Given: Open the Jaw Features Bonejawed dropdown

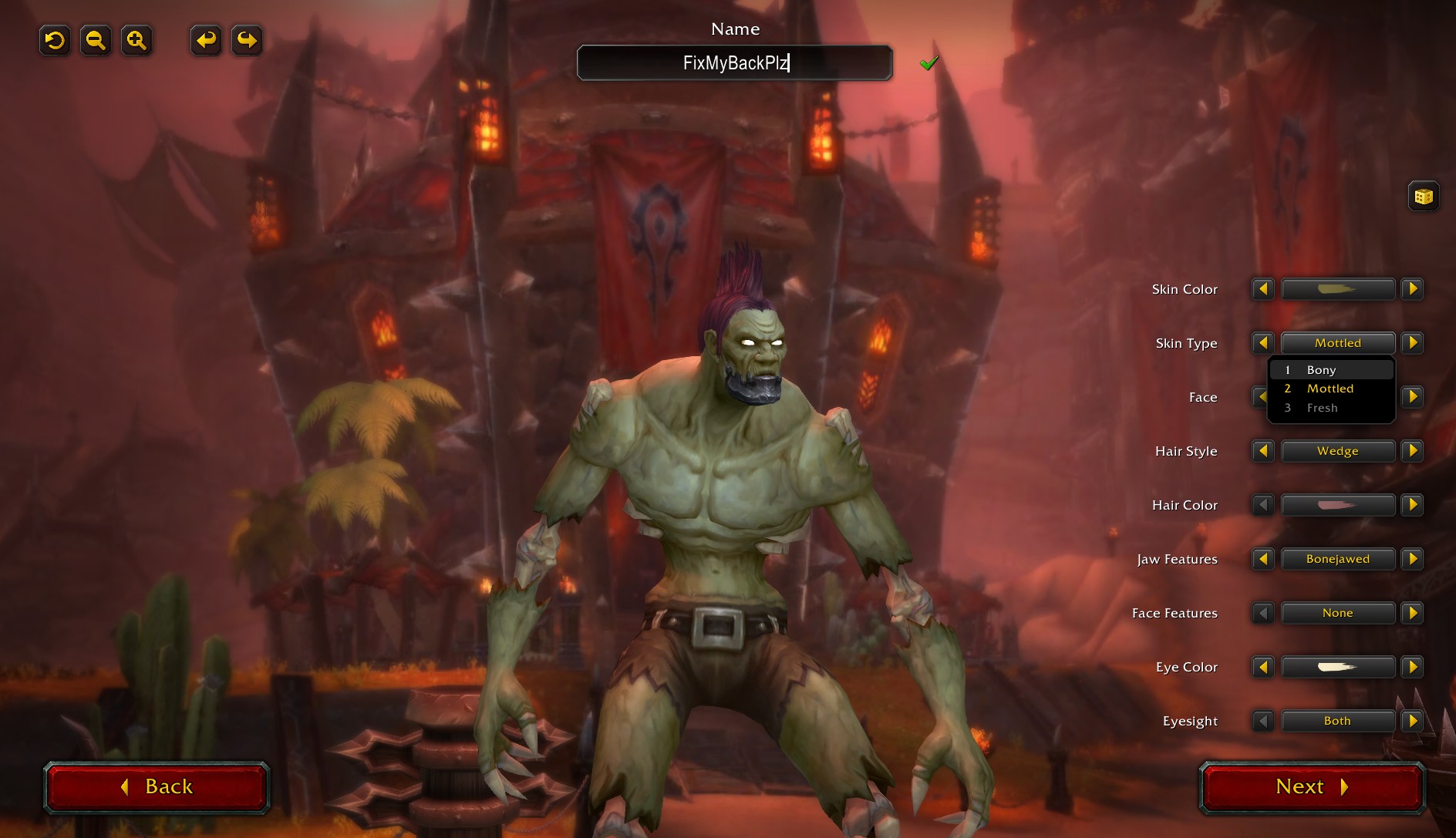Looking at the screenshot, I should 1338,559.
